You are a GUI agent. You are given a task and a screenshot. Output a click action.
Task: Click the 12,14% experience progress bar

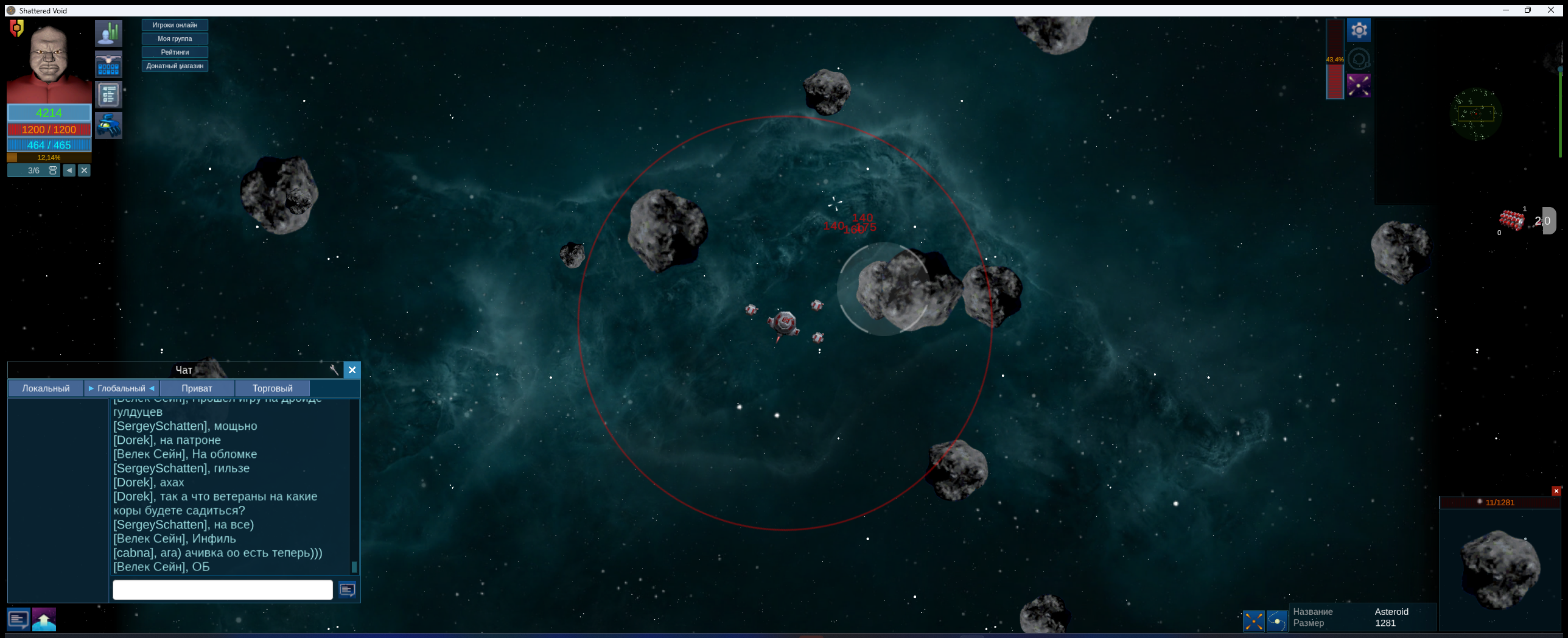49,157
